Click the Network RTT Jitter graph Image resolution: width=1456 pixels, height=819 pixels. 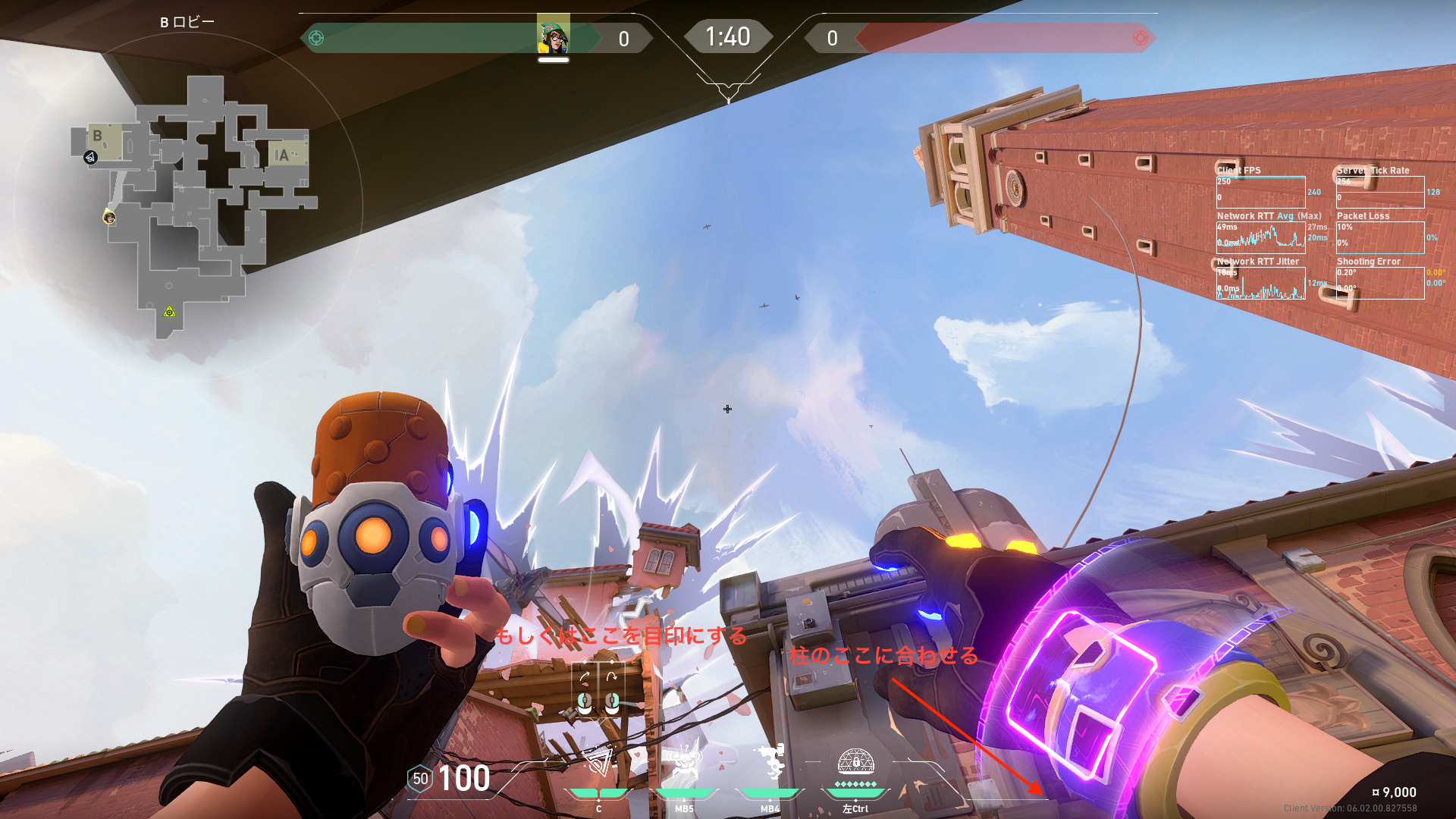coord(1260,282)
